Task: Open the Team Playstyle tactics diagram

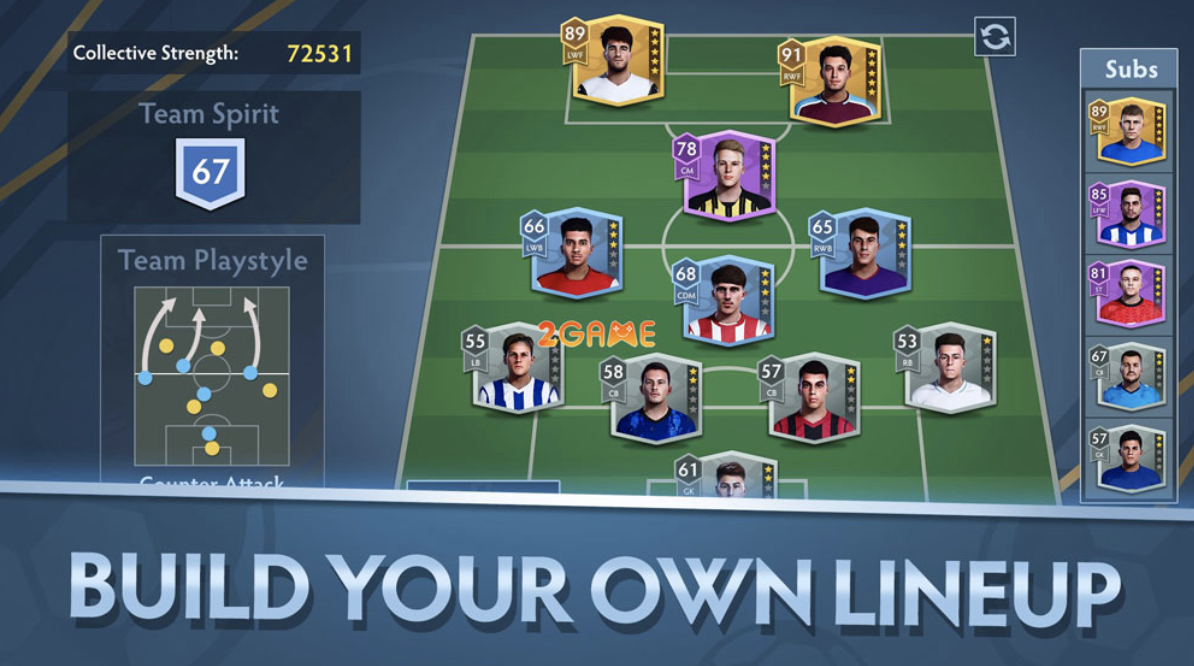Action: [212, 377]
